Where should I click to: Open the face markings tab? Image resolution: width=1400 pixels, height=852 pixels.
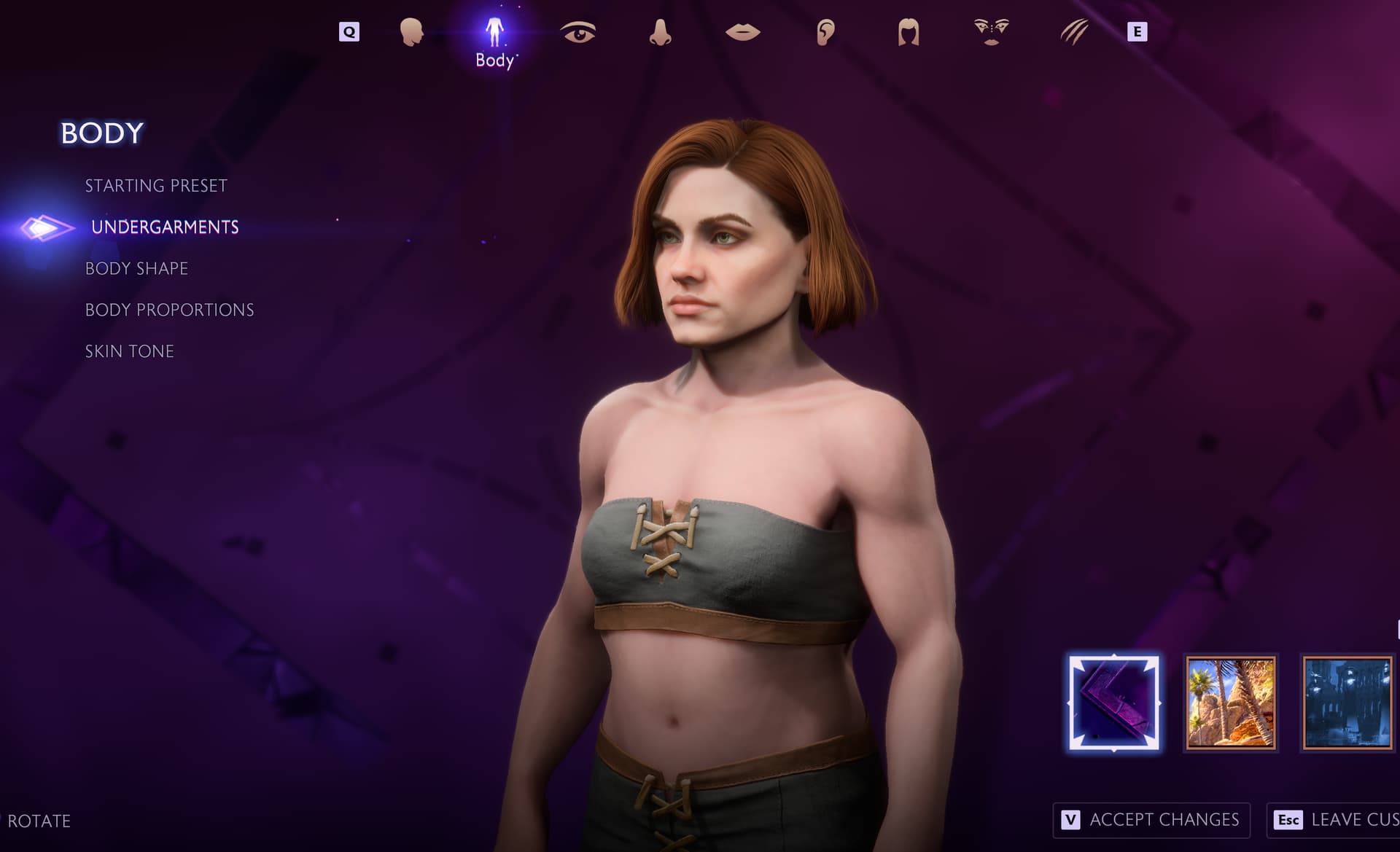point(991,32)
